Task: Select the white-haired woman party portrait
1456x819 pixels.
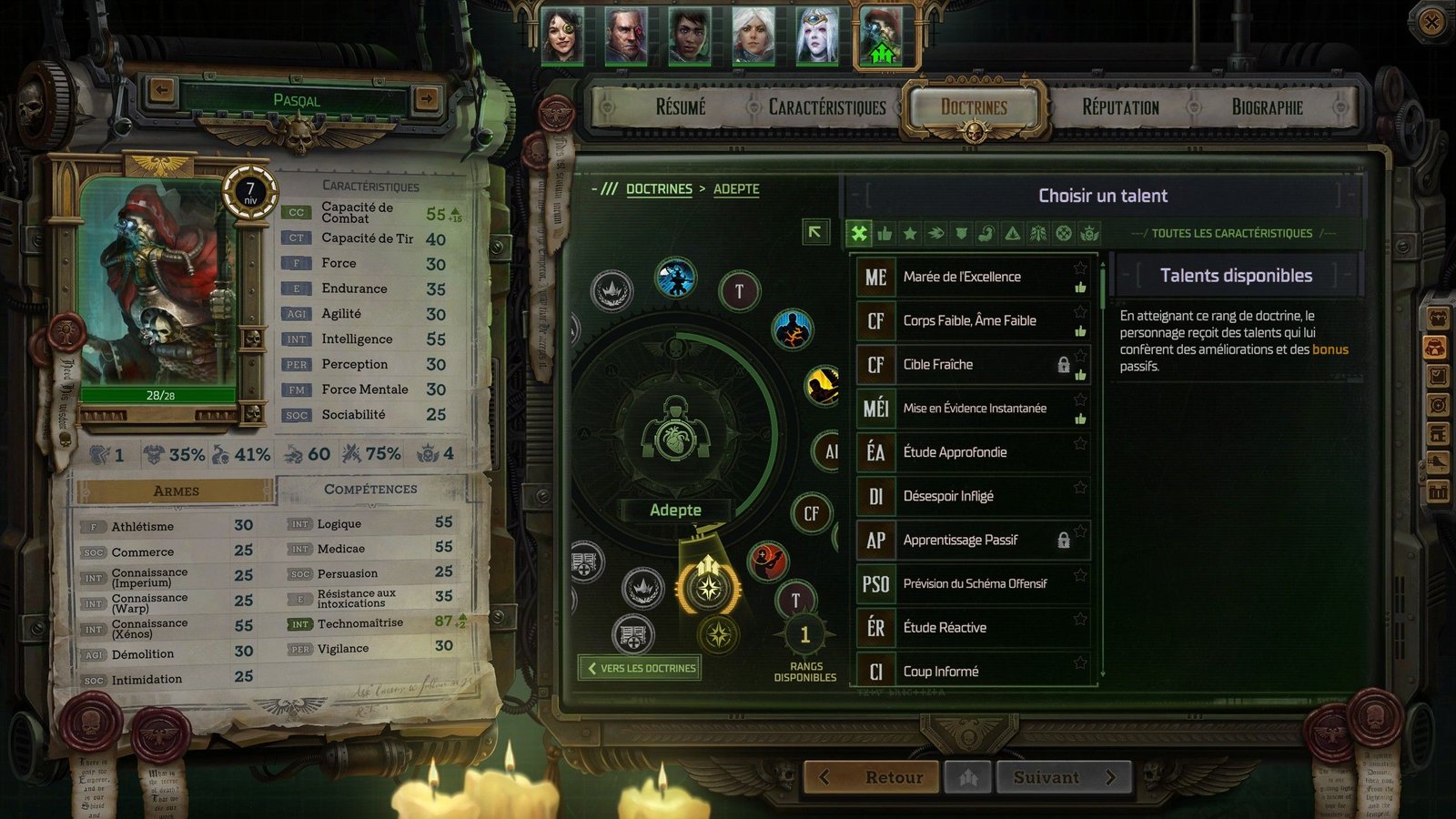Action: (753, 36)
